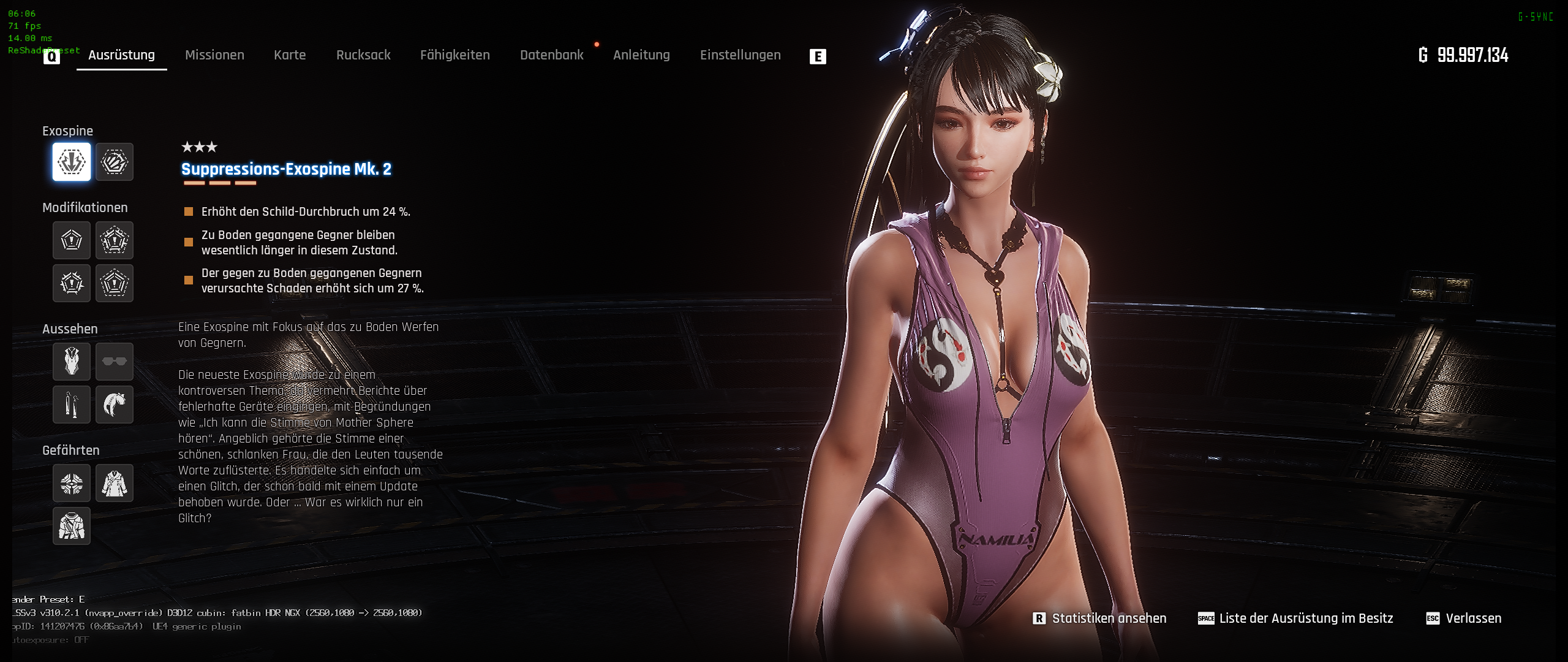Viewport: 1568px width, 662px height.
Task: Click the Ausrüstung tab
Action: 121,55
